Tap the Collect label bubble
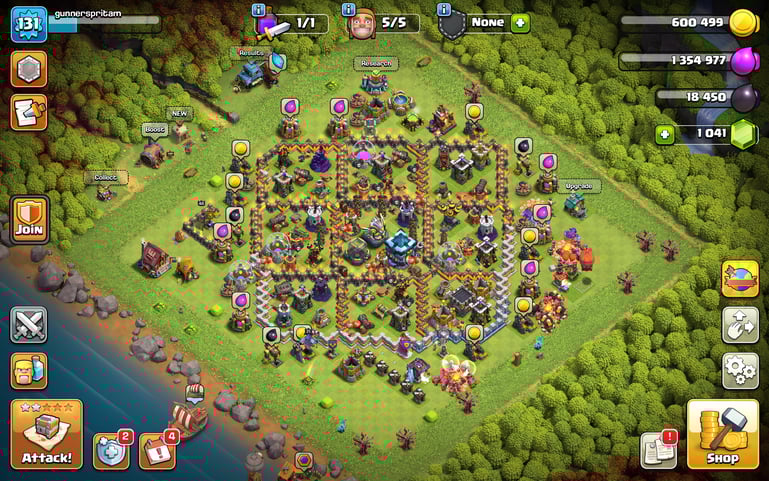This screenshot has height=481, width=769. (x=105, y=177)
